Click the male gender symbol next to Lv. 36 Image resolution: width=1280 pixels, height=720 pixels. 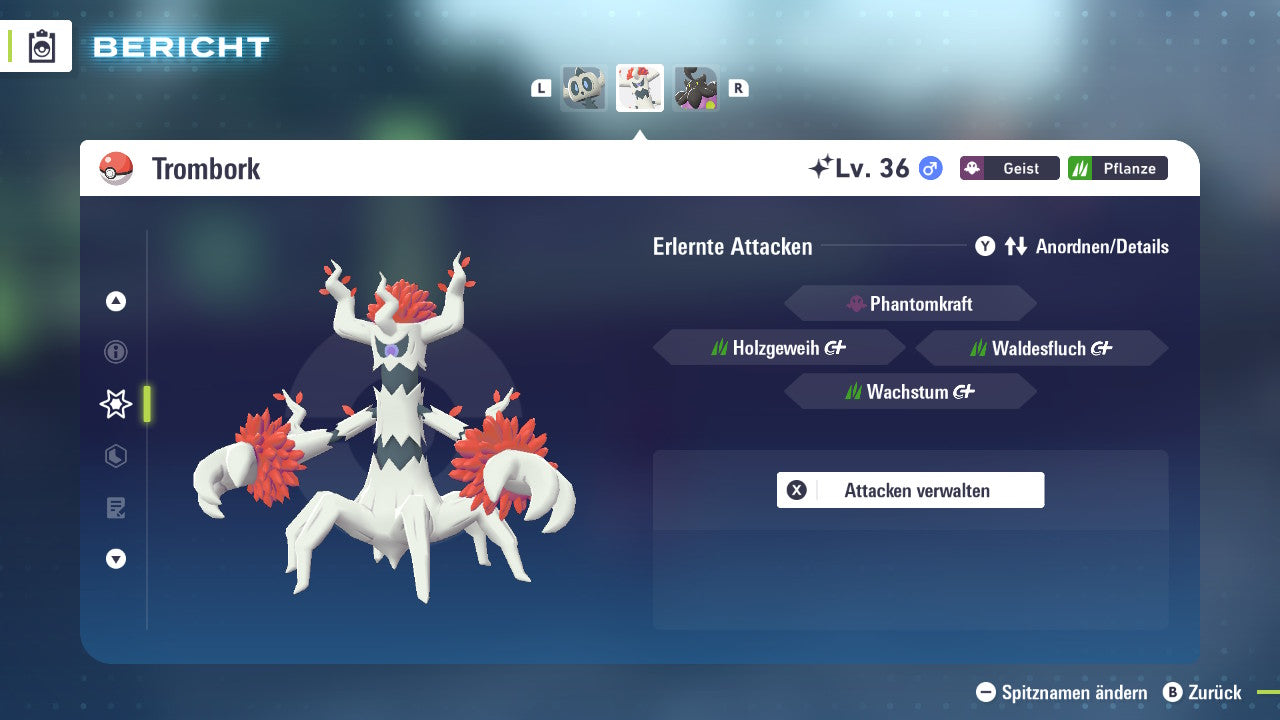(928, 169)
